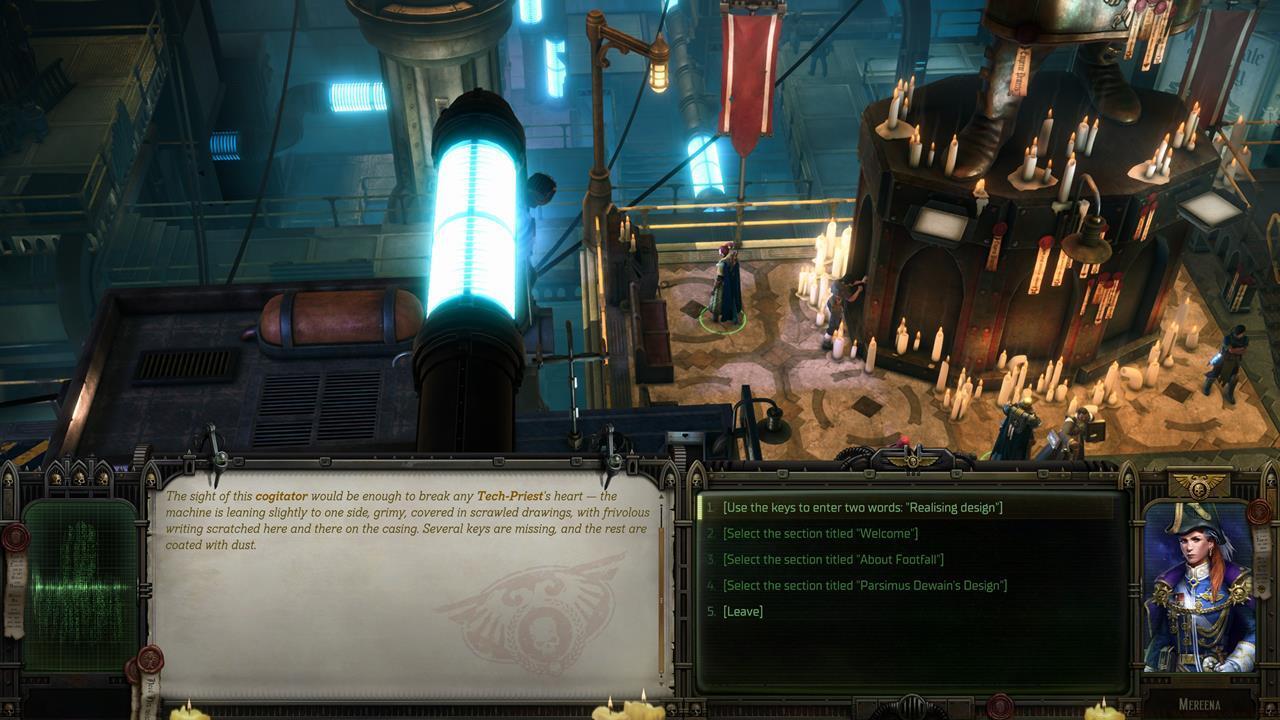Screen dimensions: 1280x720
Task: Select the section titled "Welcome"
Action: coord(820,534)
